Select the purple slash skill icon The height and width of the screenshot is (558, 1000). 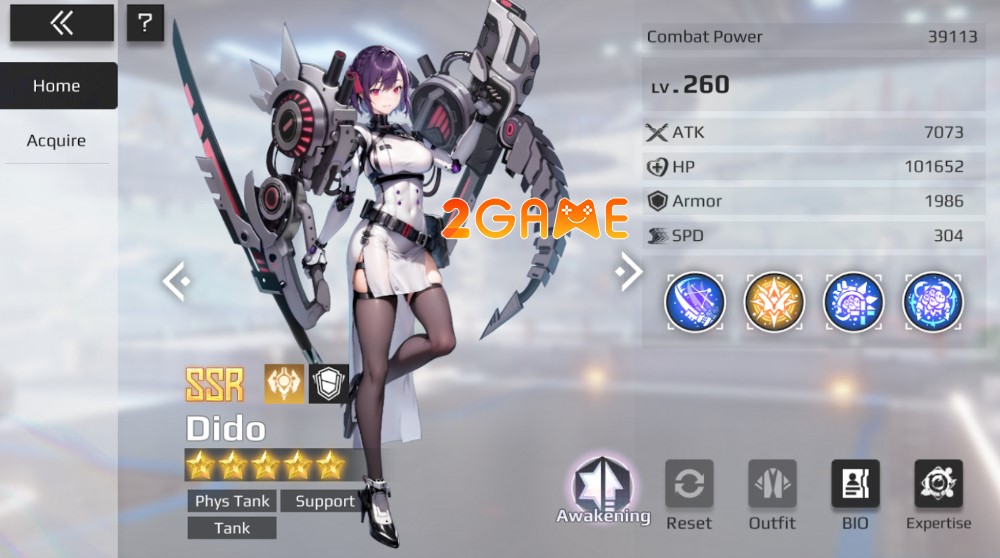[x=694, y=301]
